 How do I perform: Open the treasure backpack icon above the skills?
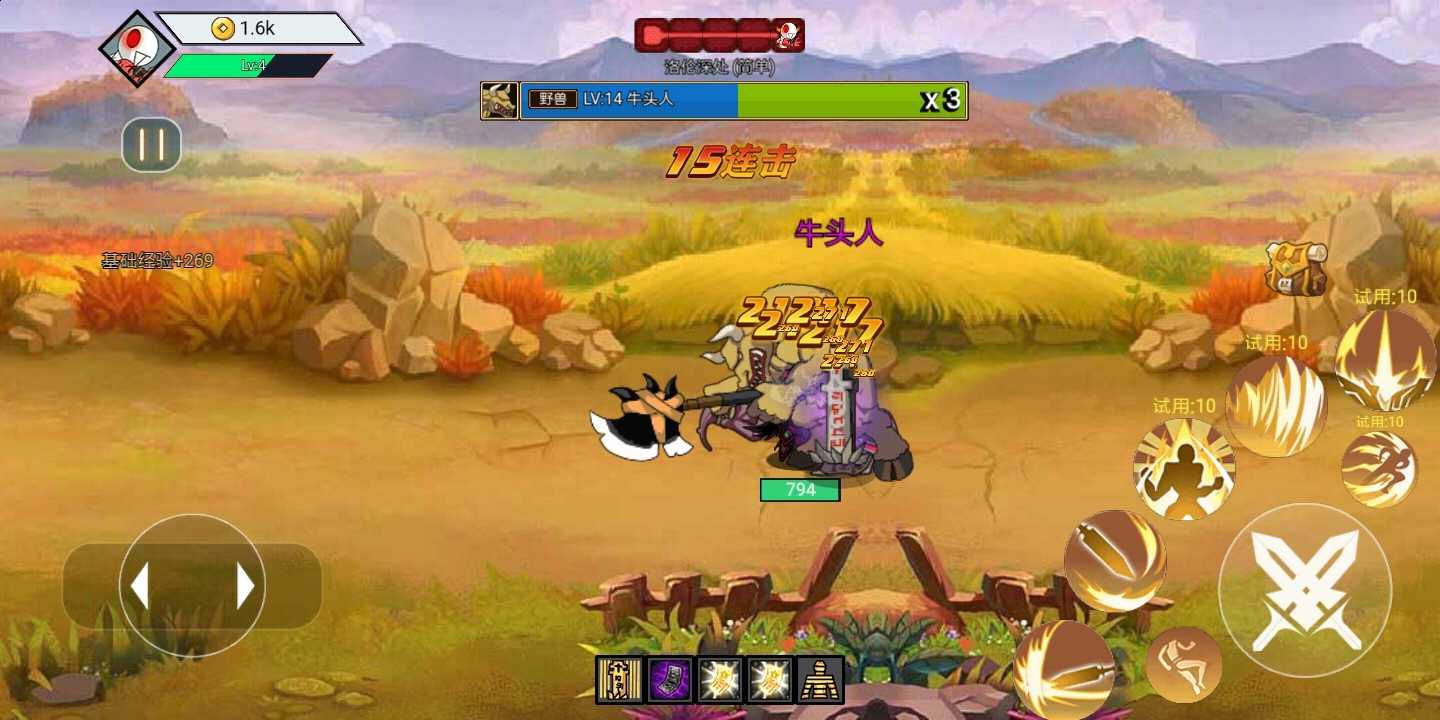click(x=1295, y=268)
